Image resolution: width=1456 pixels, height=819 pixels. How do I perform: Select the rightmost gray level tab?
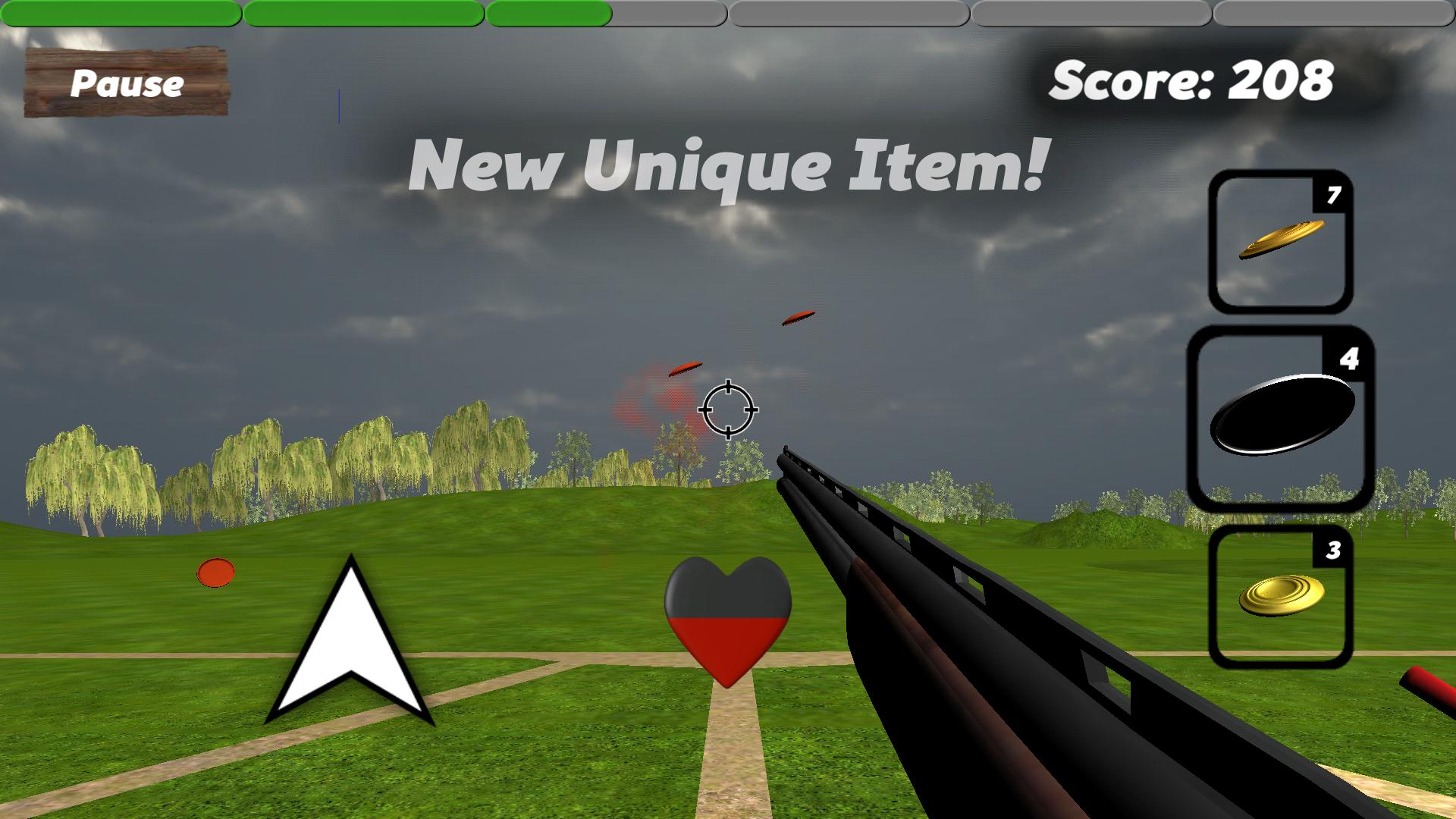tap(1335, 12)
